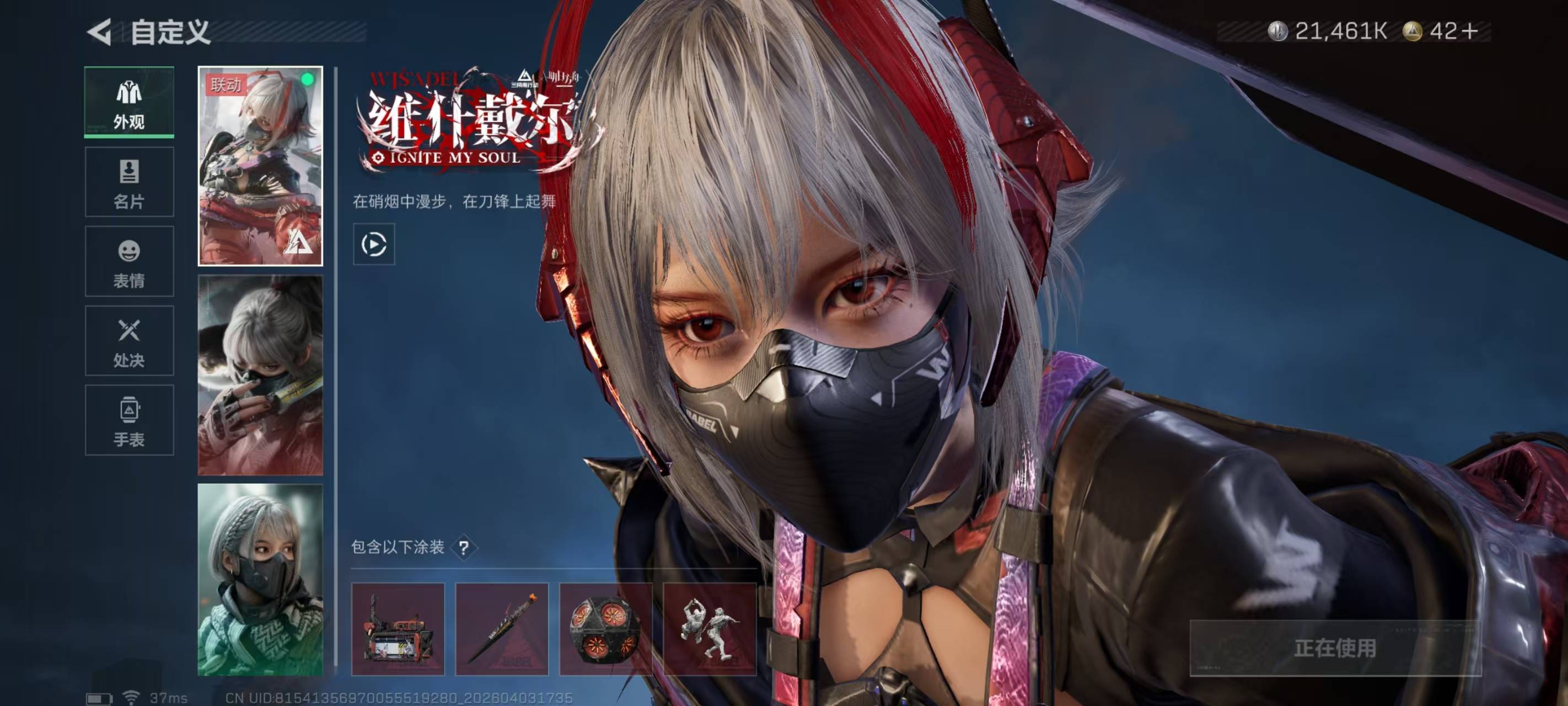
Task: Select the 联动 collab skin thumbnail
Action: [260, 165]
